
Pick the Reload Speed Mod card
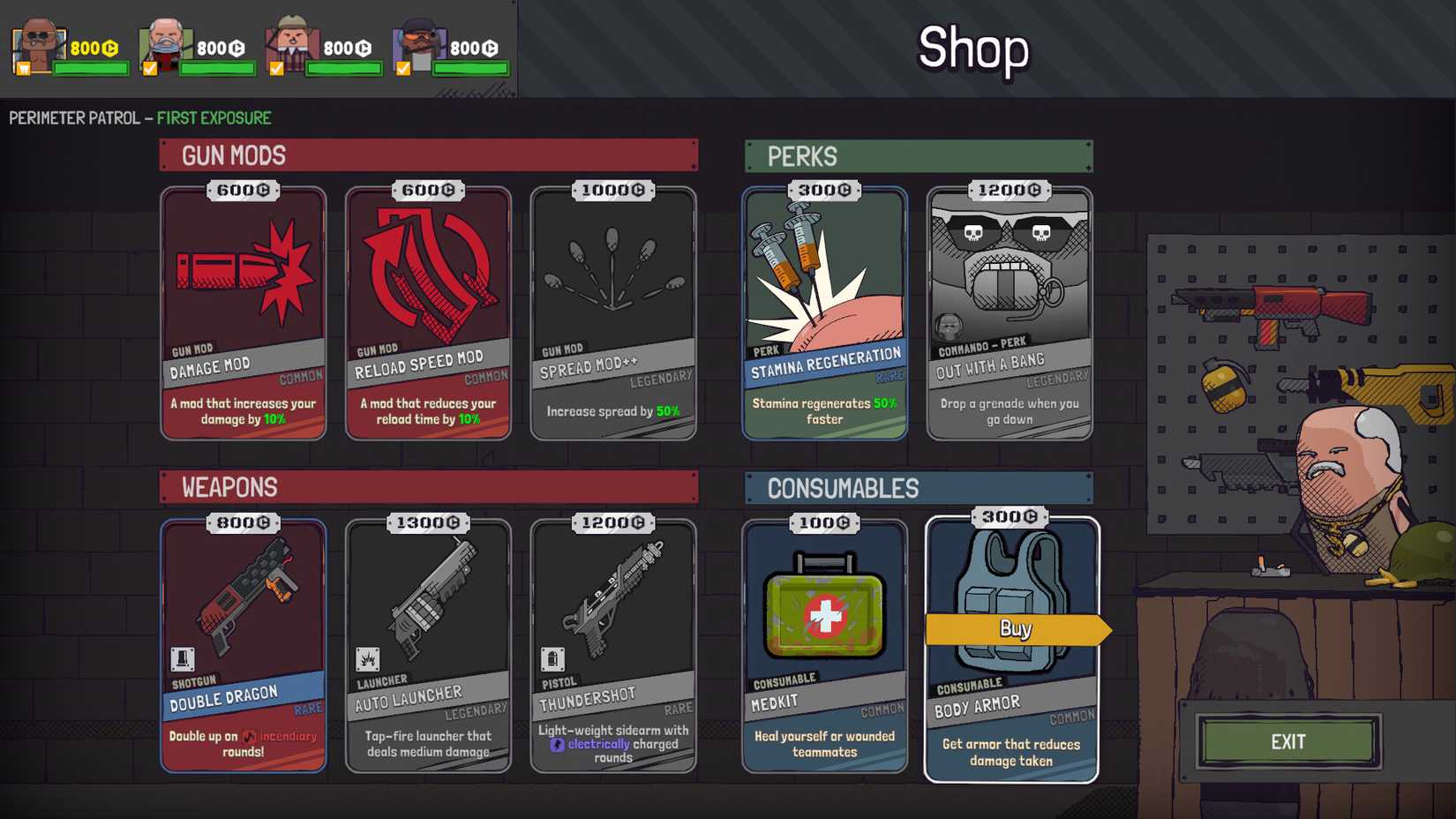(x=428, y=313)
